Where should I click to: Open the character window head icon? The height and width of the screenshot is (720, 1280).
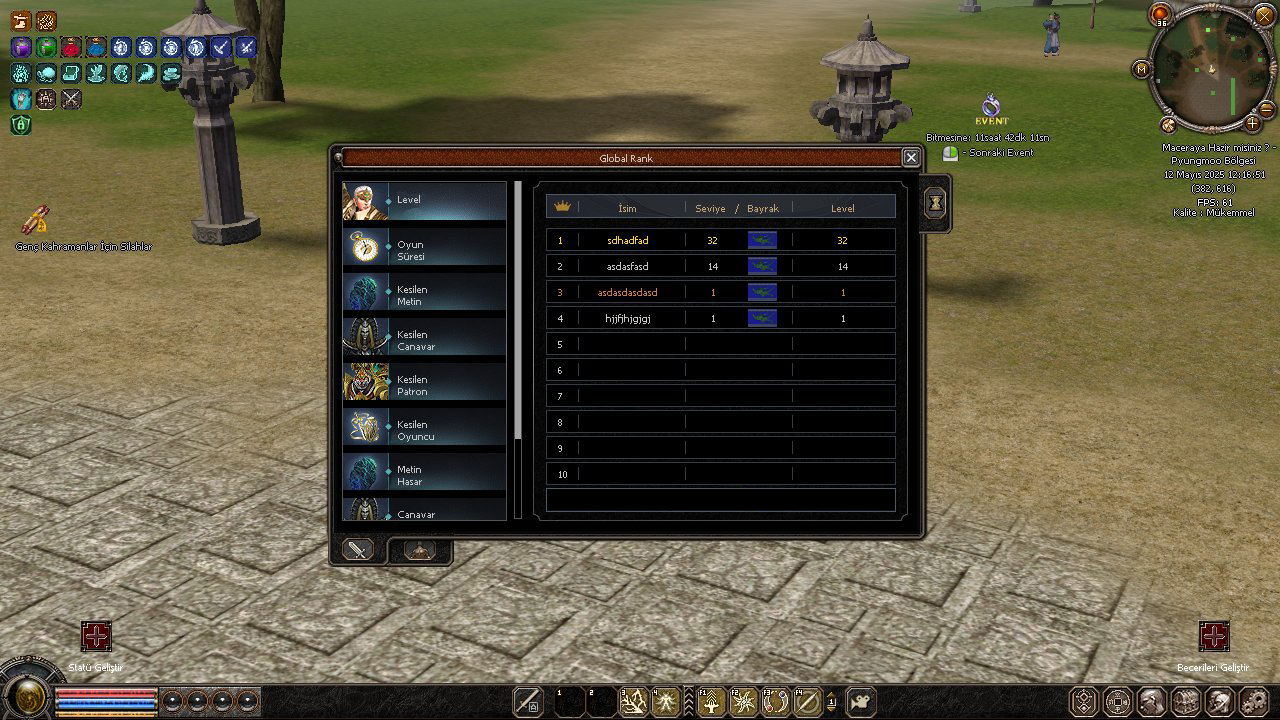[1150, 700]
